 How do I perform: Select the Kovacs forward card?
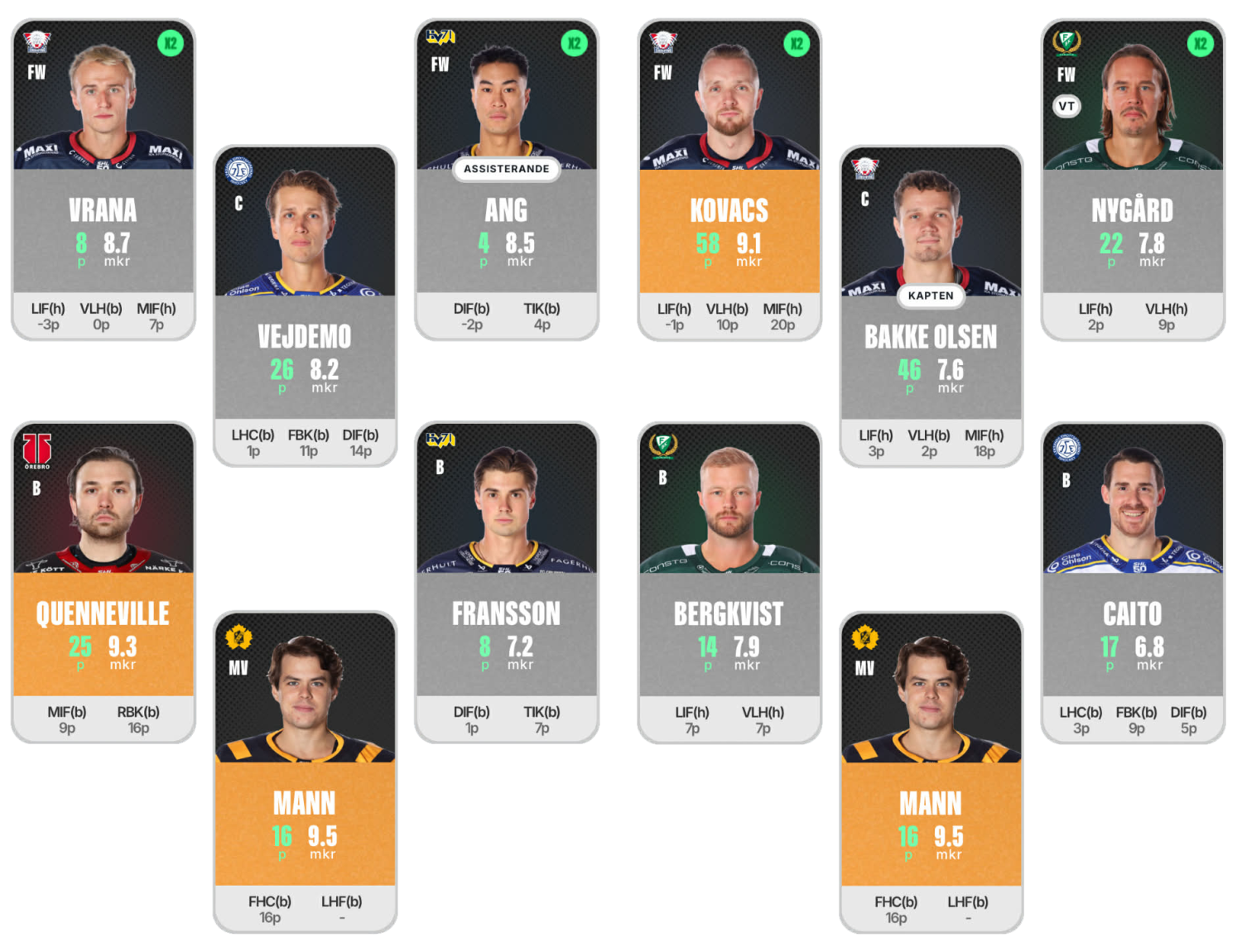(729, 180)
